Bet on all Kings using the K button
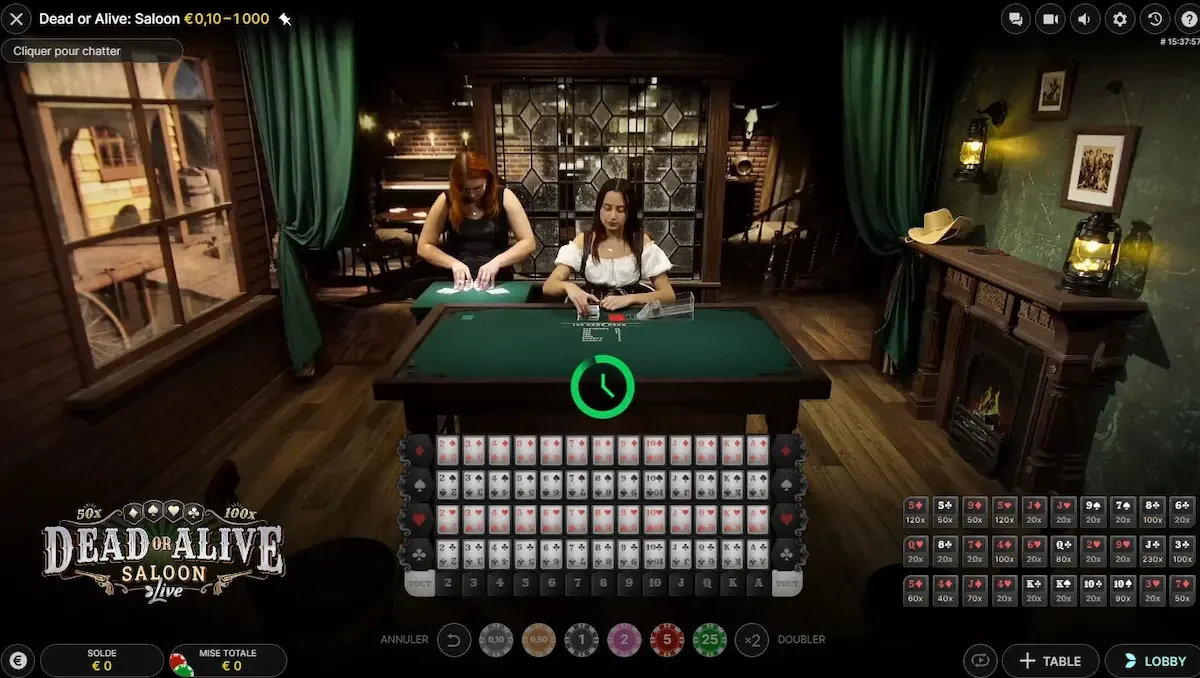1200x678 pixels. coord(733,584)
